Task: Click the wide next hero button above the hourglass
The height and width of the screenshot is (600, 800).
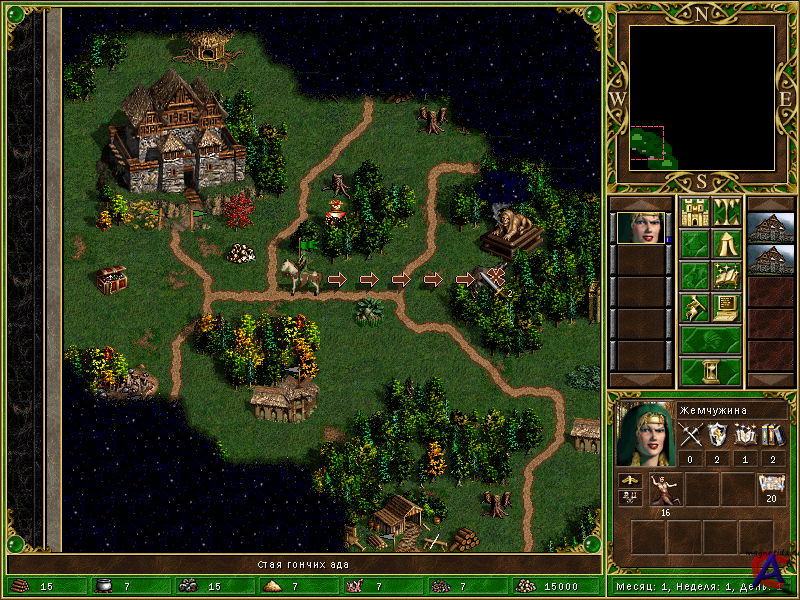Action: (710, 340)
